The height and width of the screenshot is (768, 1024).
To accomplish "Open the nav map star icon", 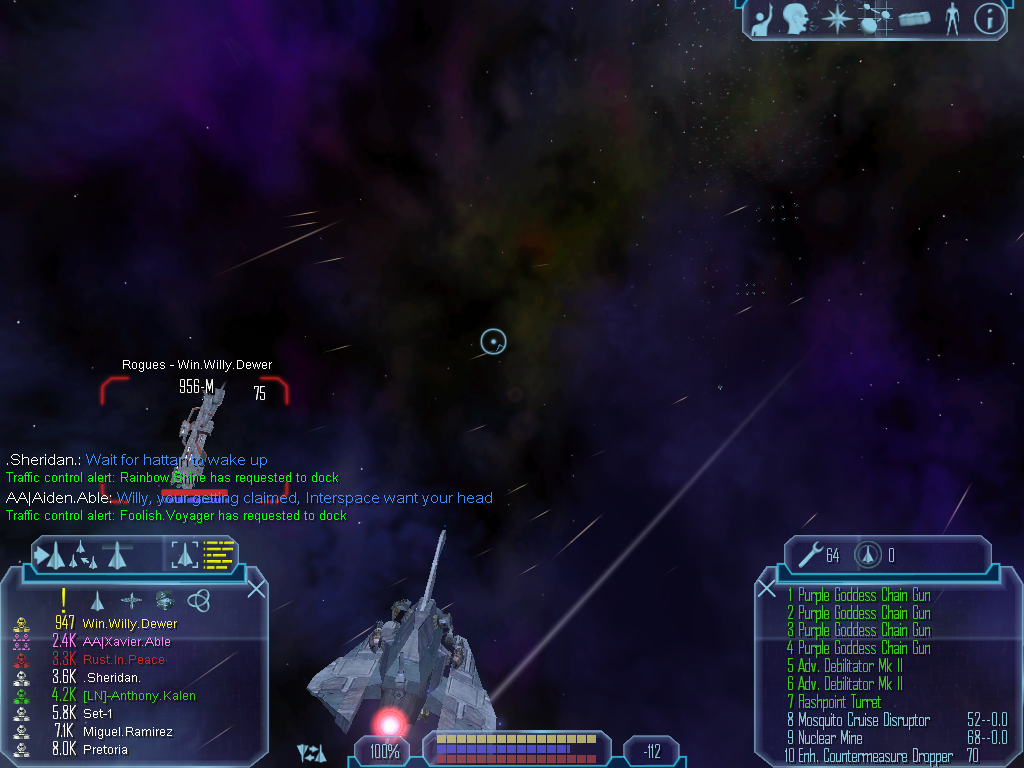I will [835, 17].
